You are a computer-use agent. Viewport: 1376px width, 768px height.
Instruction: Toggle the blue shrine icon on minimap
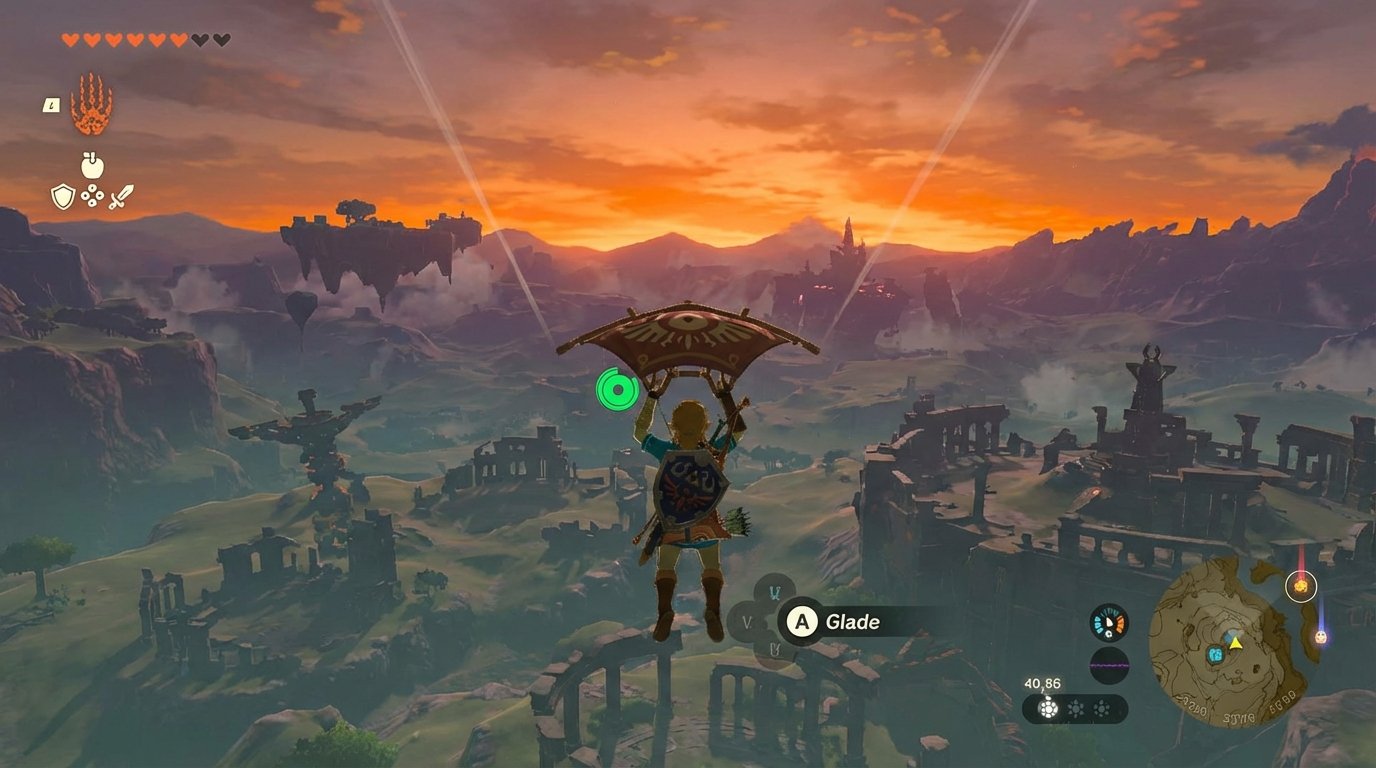[1215, 653]
